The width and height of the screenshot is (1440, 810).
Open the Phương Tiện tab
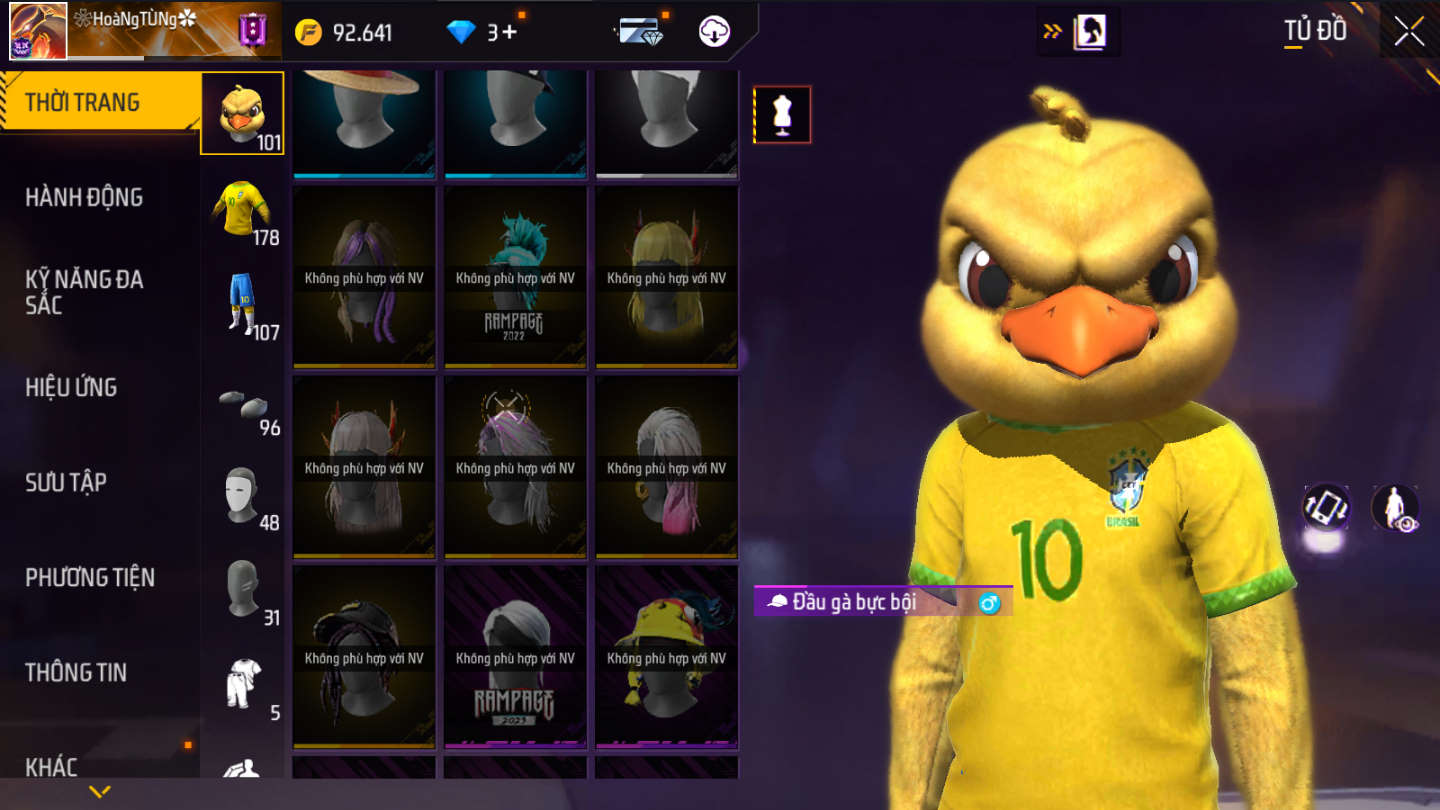click(x=90, y=577)
